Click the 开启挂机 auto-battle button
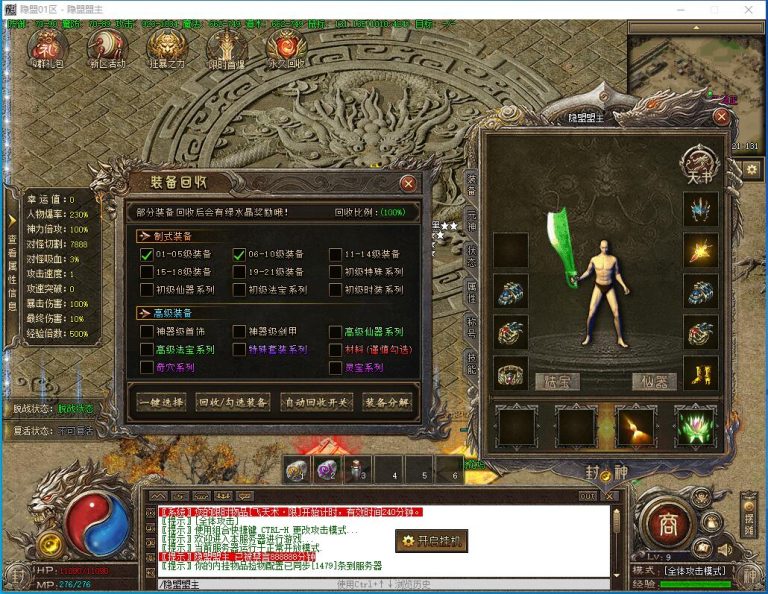The image size is (768, 594). click(x=431, y=541)
